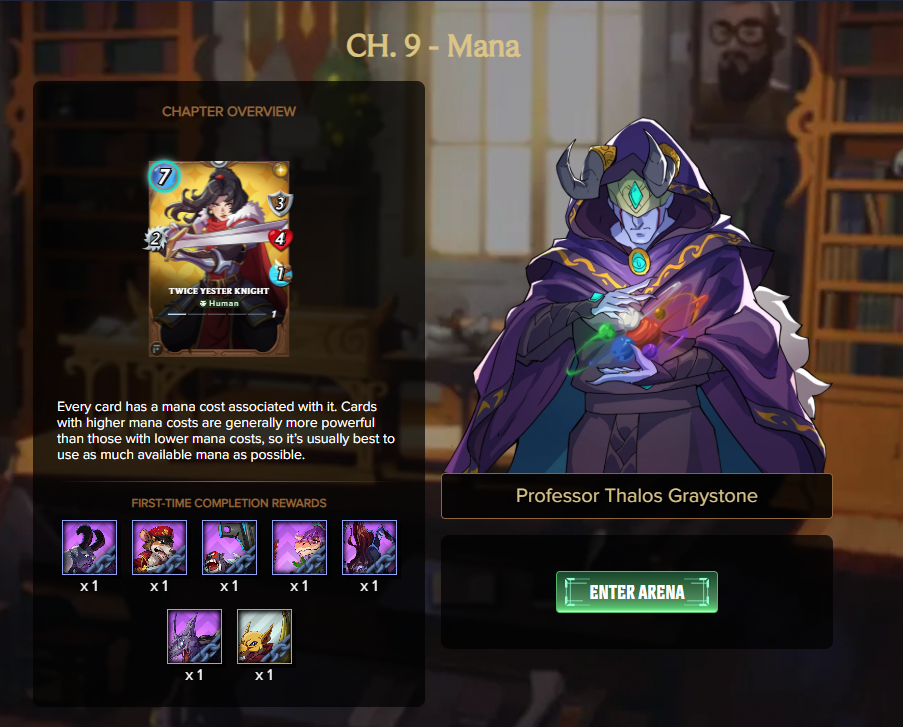Check the purple-haired plant creature reward

coord(299,547)
